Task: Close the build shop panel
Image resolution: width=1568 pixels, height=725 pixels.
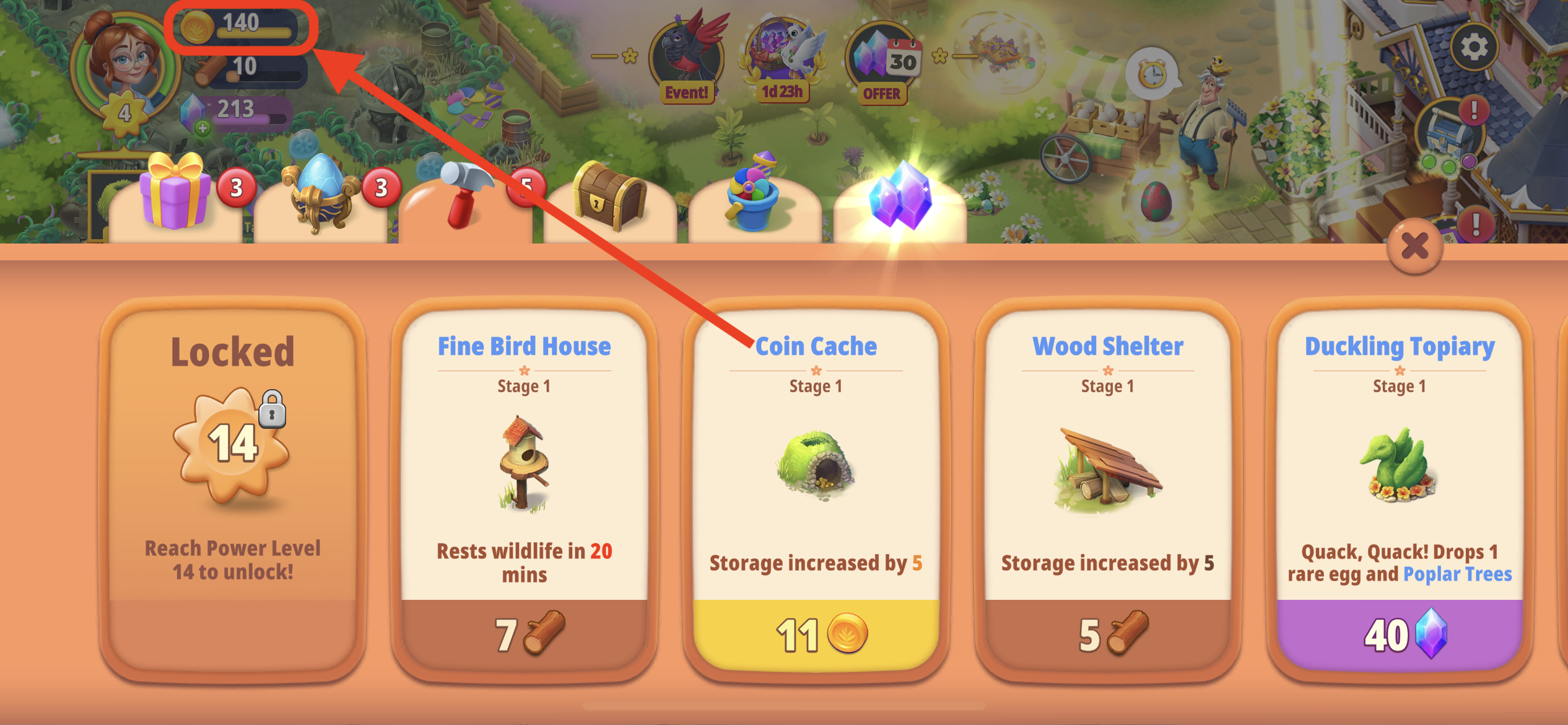Action: (1415, 247)
